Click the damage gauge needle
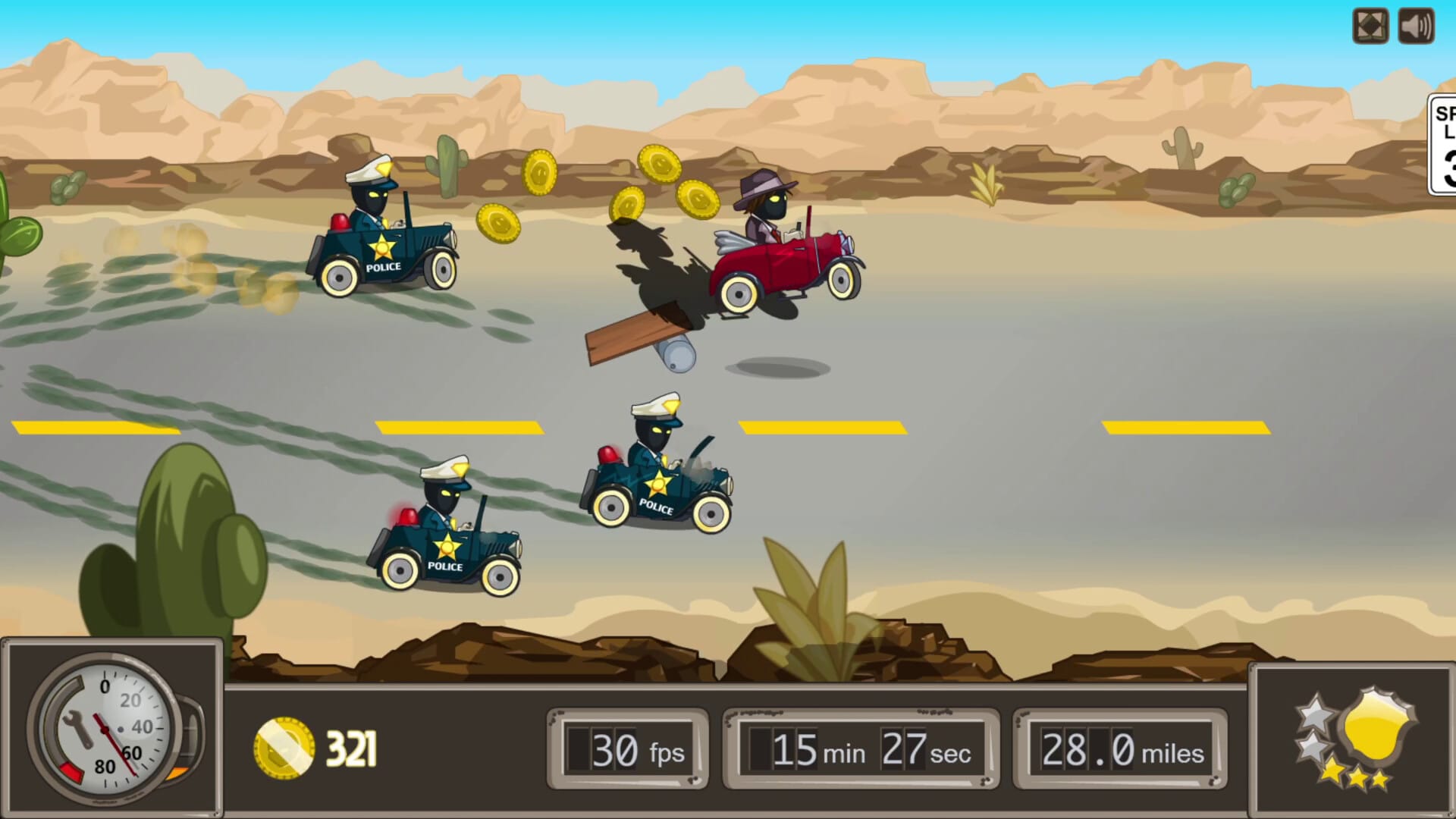Image resolution: width=1456 pixels, height=819 pixels. point(114,743)
